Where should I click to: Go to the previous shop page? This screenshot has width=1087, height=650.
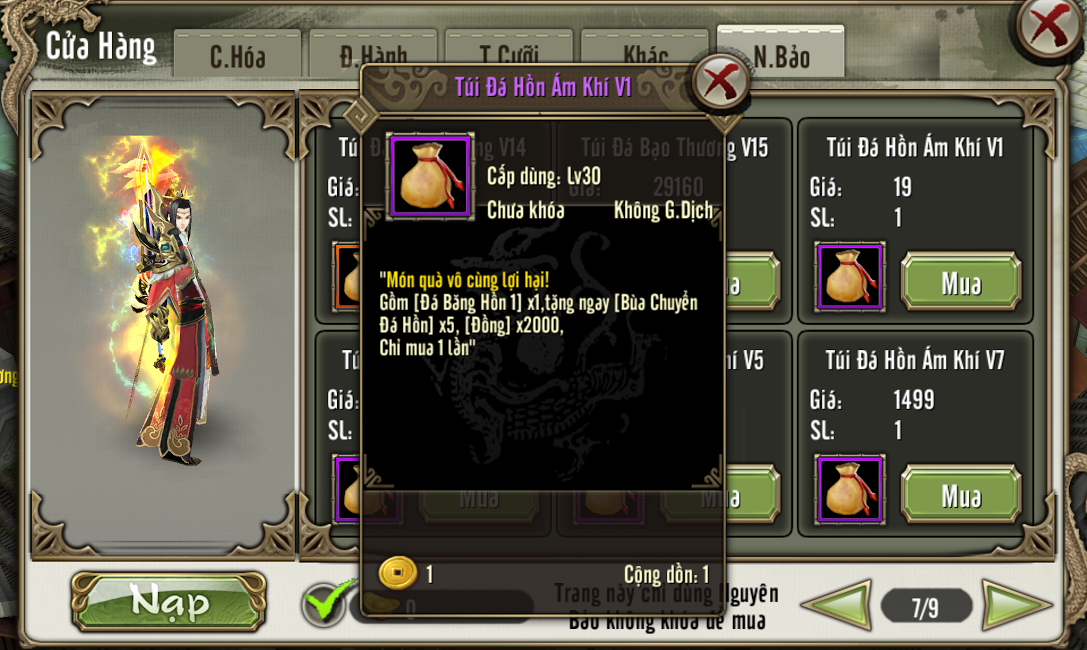(x=836, y=606)
